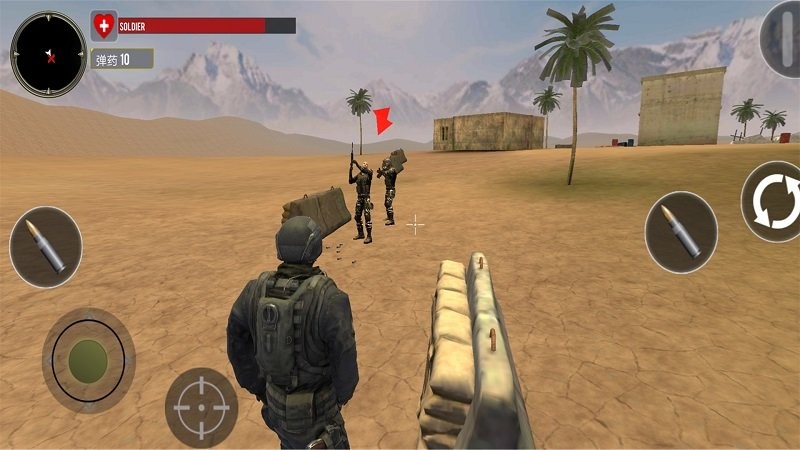Screen dimensions: 800x450
Task: Fire using the bullet button beside the circular arrows
Action: click(681, 232)
